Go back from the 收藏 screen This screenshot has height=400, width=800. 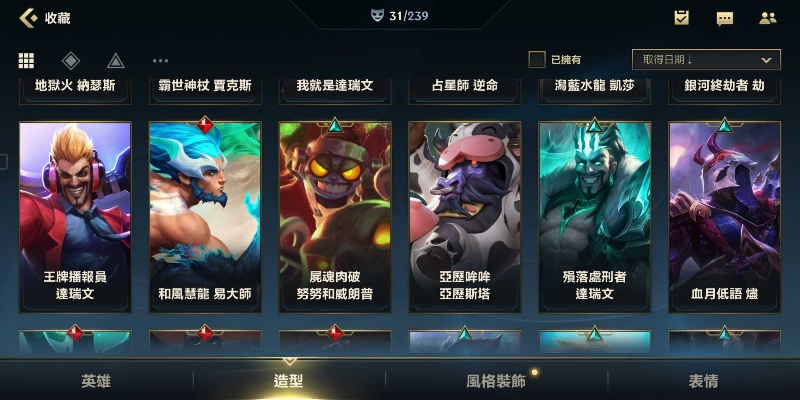pos(28,17)
